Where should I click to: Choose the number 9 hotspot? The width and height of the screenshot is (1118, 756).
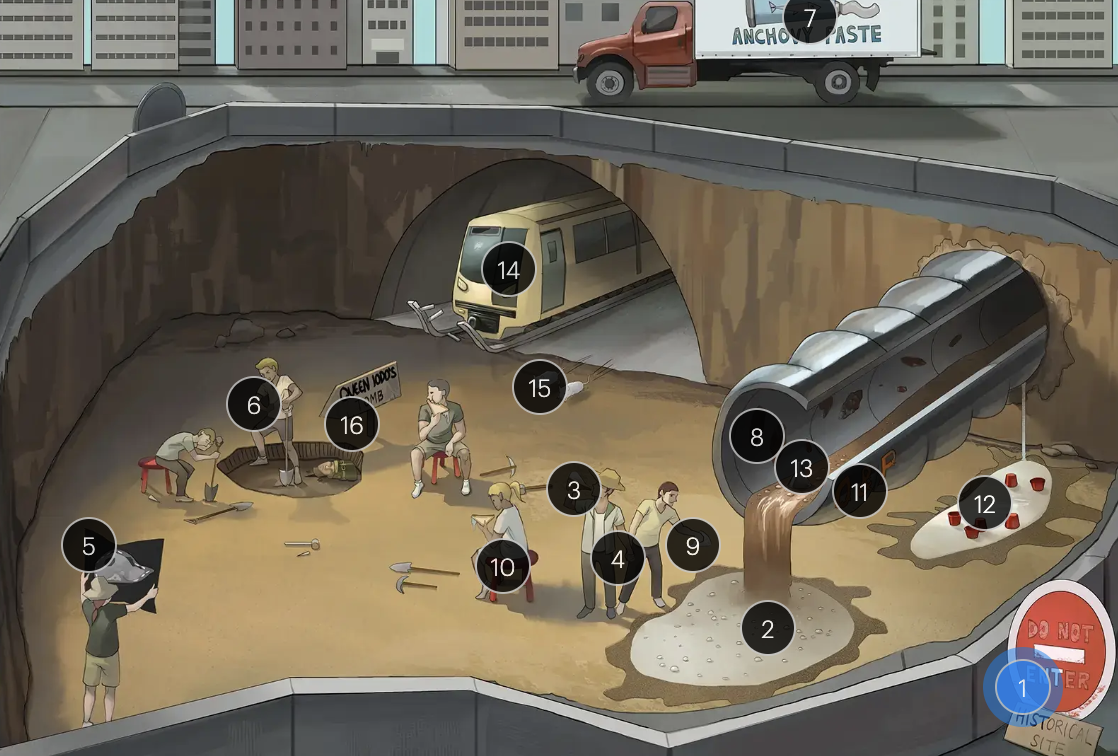pos(693,546)
